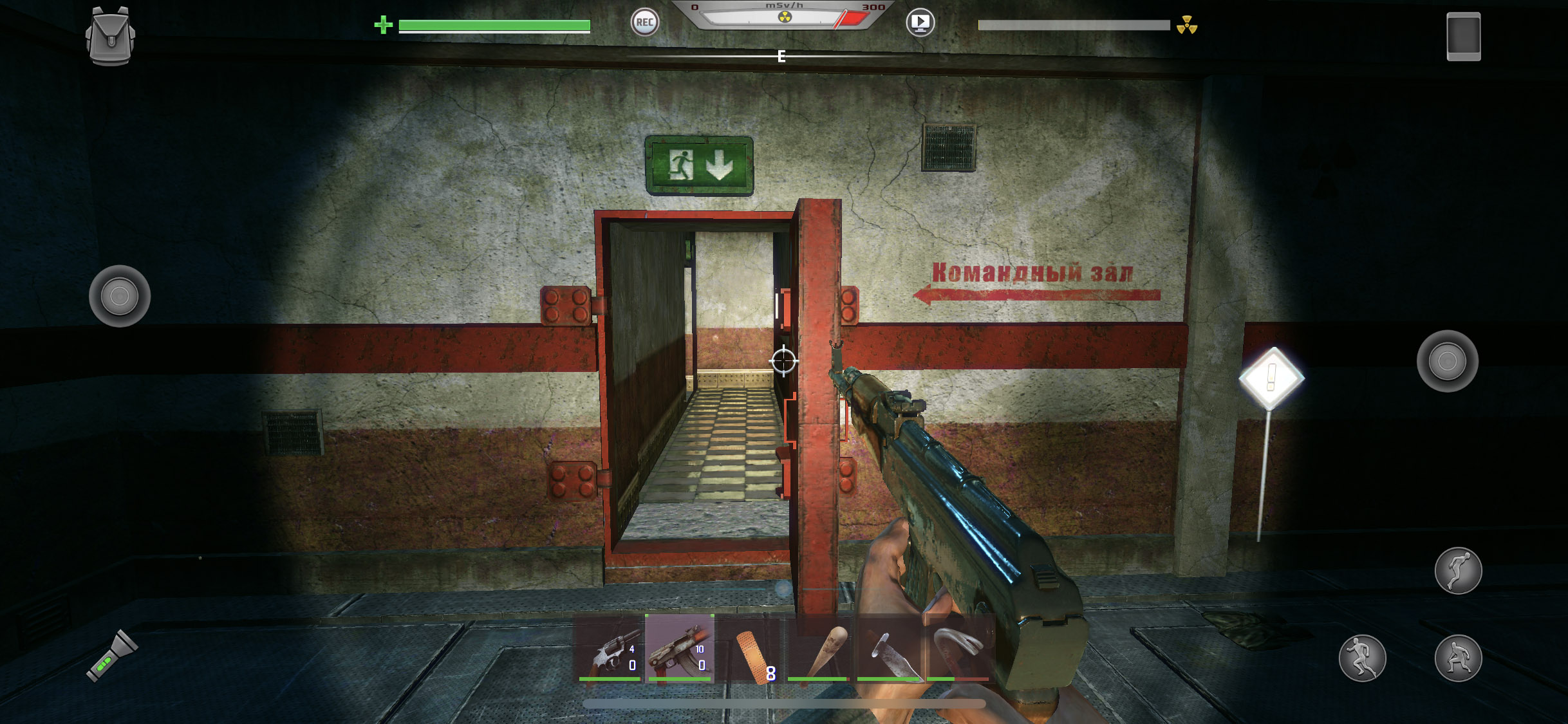Select the revolver hotbar slot

(x=610, y=649)
